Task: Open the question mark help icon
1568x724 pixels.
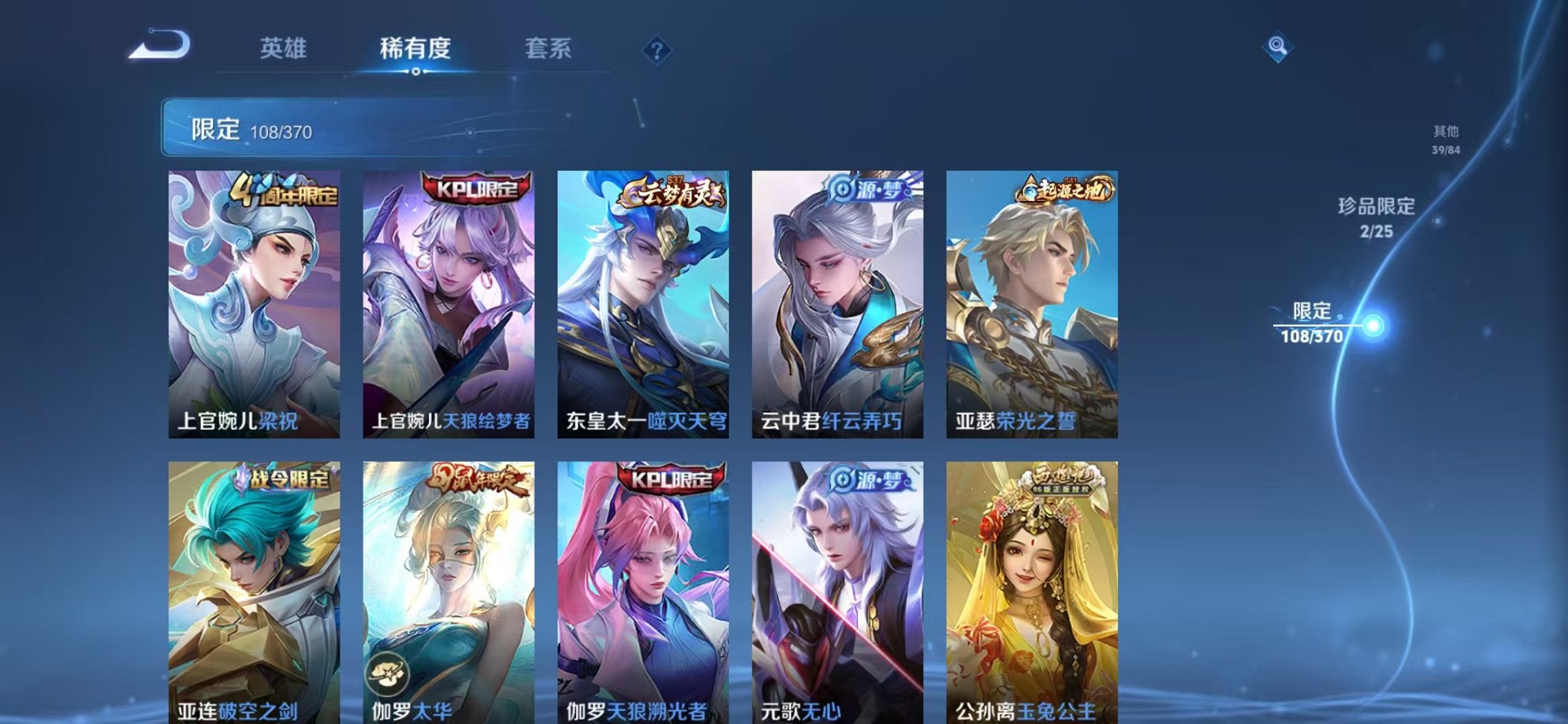Action: point(657,50)
